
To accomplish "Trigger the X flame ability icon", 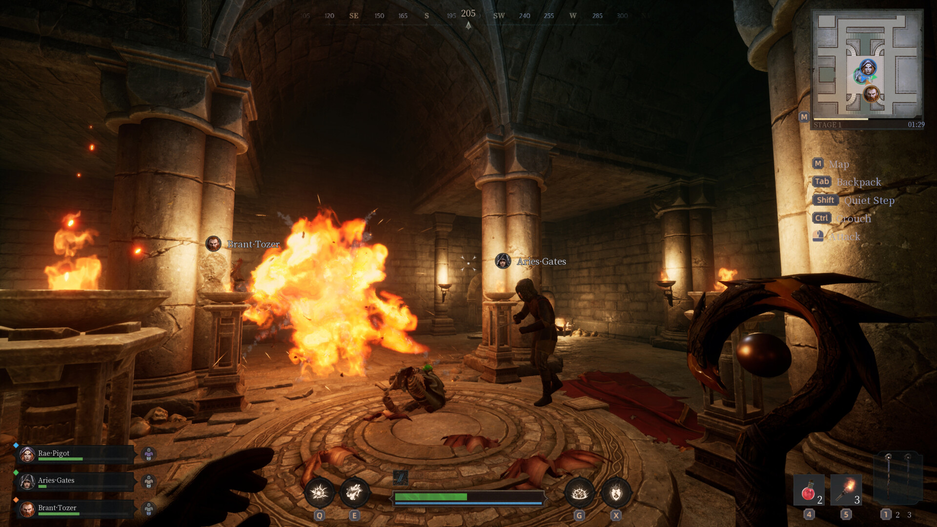I will [x=615, y=492].
